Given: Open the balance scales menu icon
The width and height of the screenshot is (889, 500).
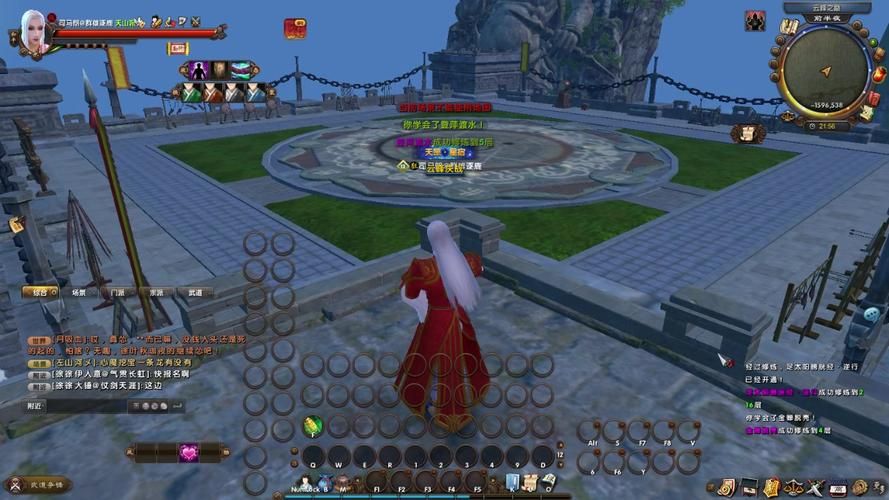Looking at the screenshot, I should [793, 488].
